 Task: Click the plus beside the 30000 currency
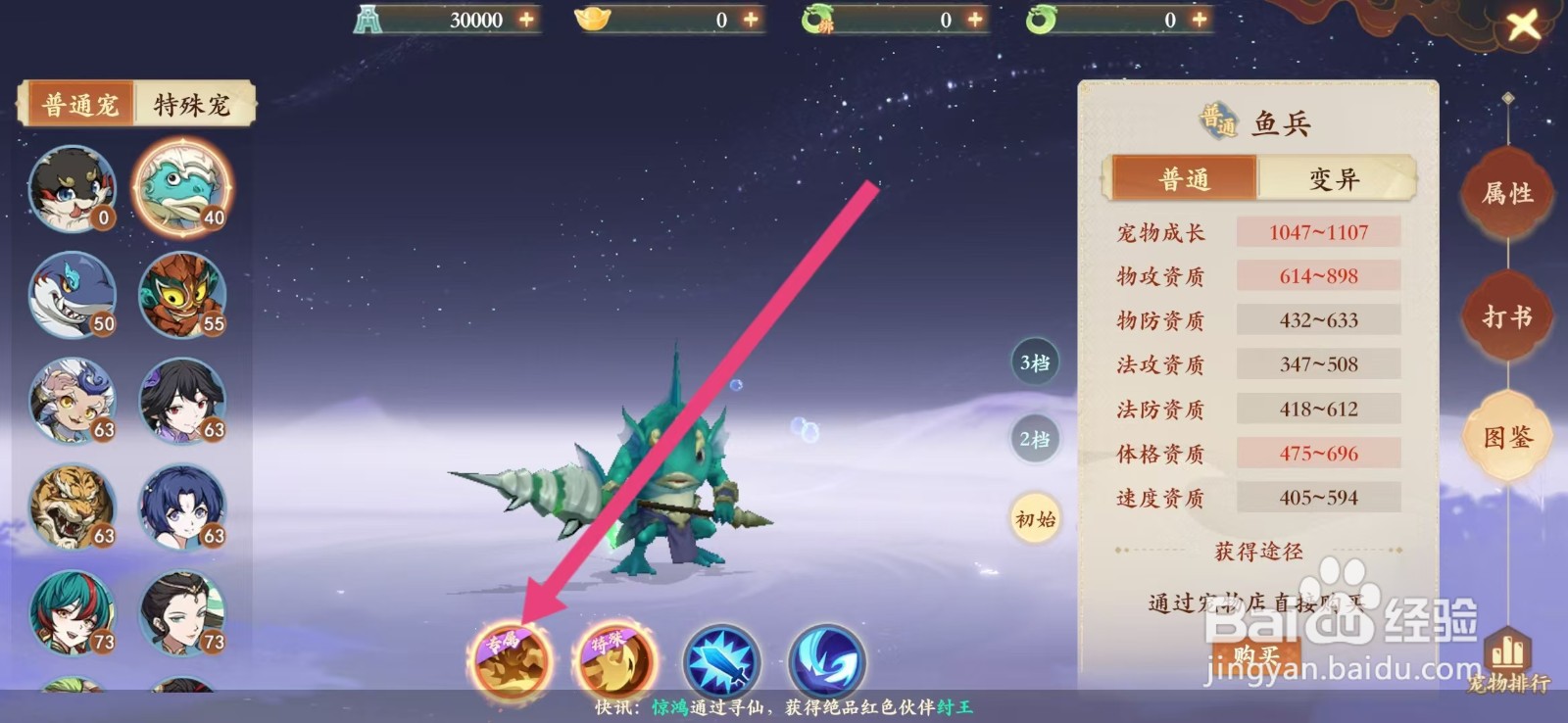tap(527, 17)
